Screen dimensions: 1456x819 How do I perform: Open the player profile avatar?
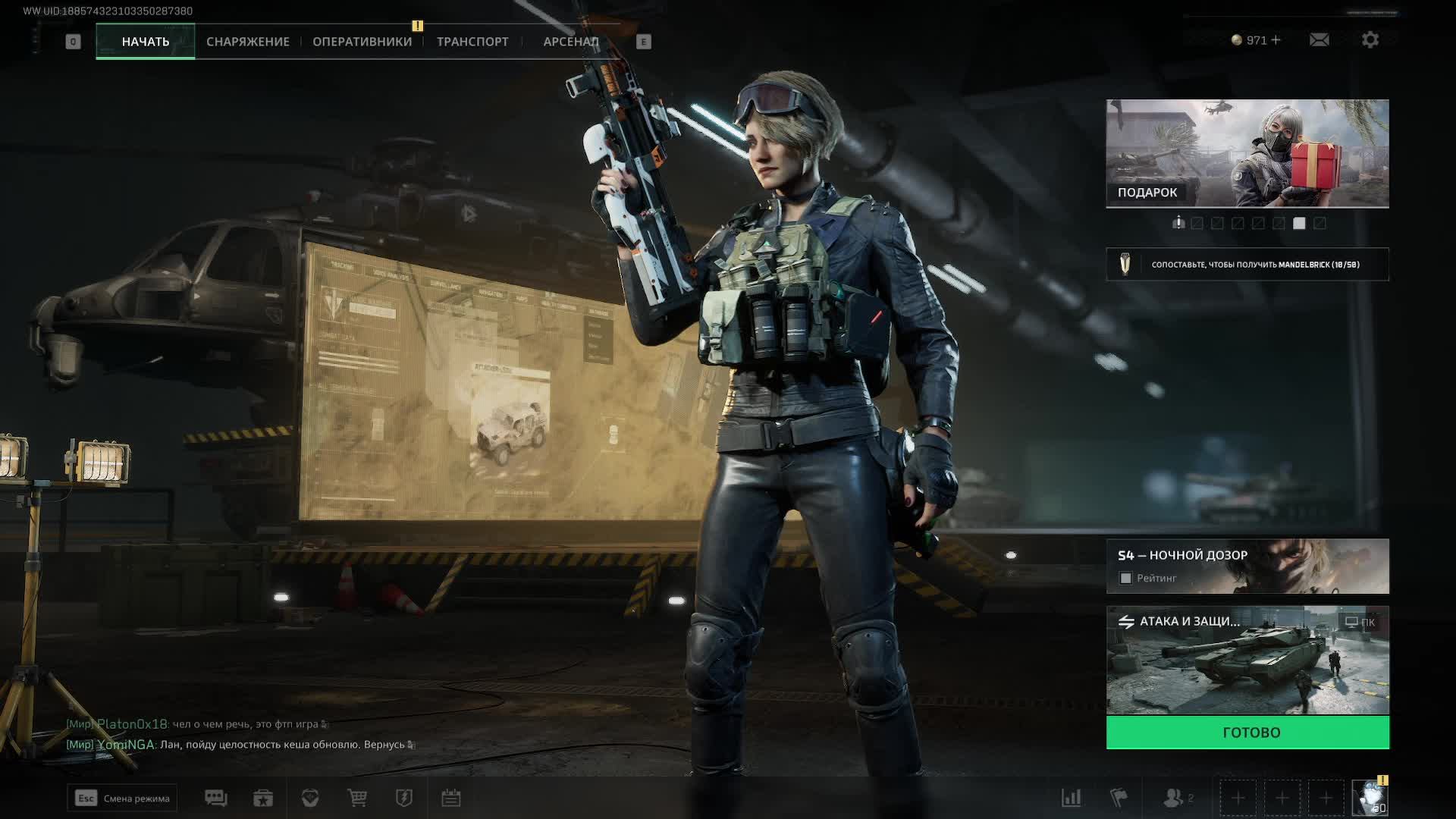[1370, 798]
